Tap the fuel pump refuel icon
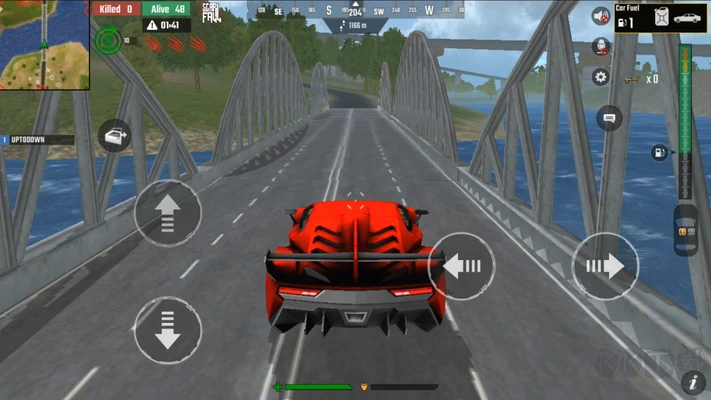 click(x=659, y=152)
